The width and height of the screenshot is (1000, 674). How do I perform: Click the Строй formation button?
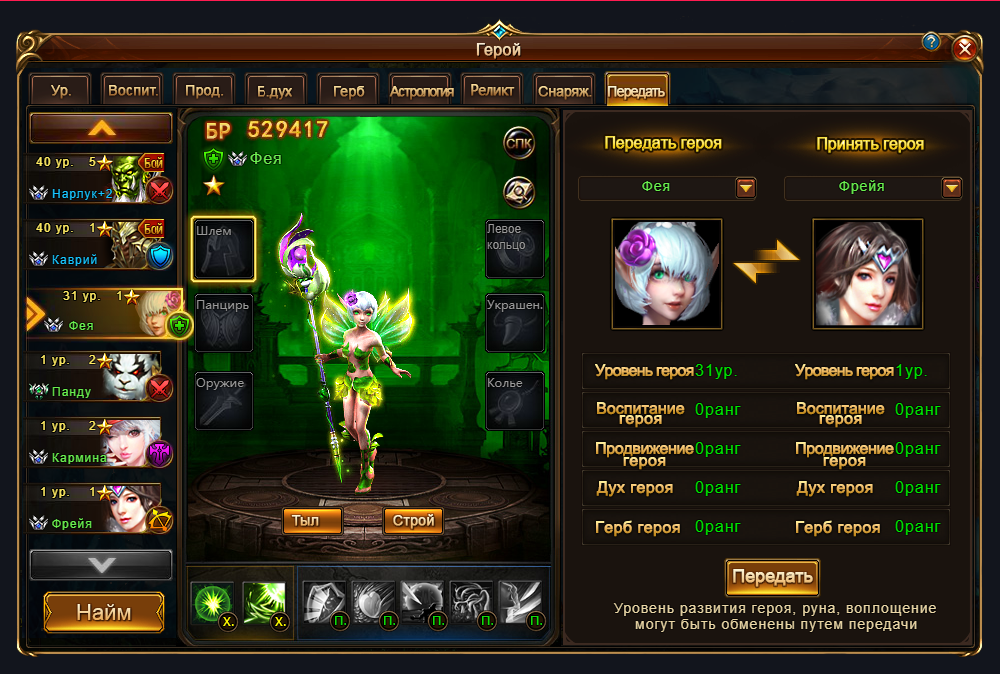pyautogui.click(x=413, y=520)
